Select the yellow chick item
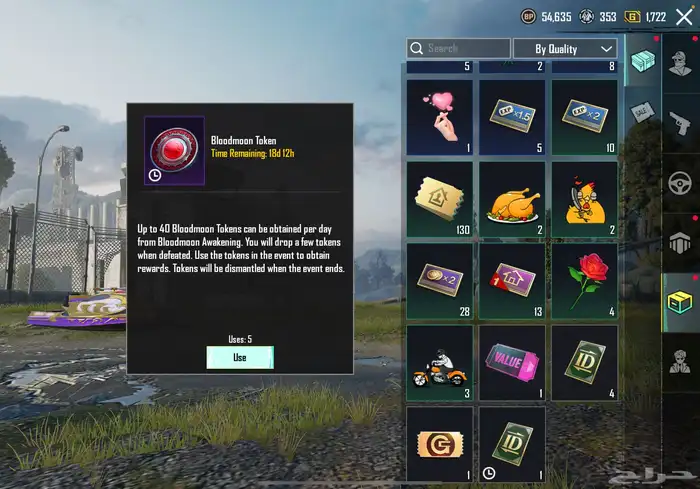The width and height of the screenshot is (700, 489). [584, 200]
